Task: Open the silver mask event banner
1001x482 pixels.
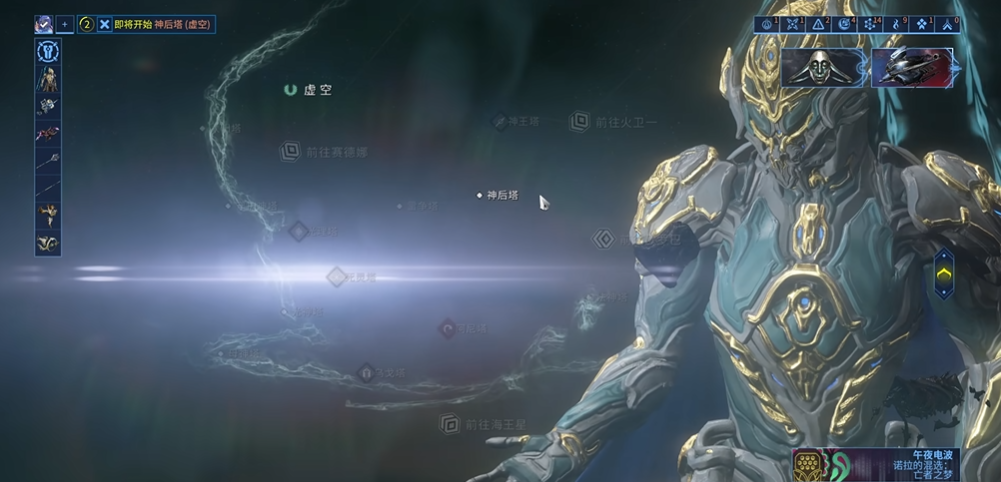Action: pos(822,67)
